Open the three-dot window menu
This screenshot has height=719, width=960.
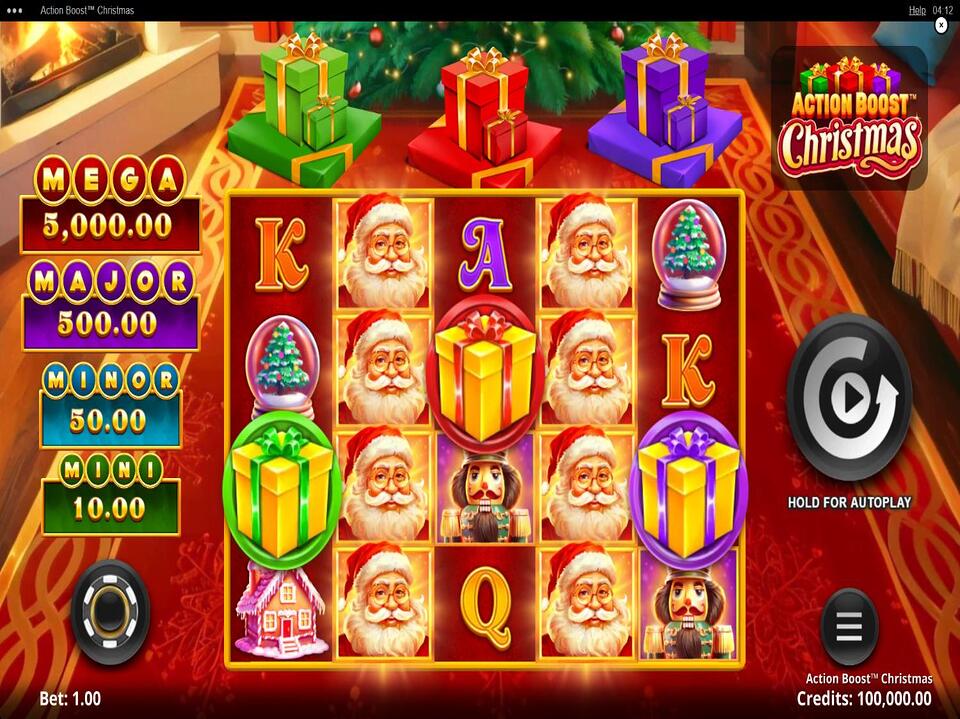click(14, 10)
